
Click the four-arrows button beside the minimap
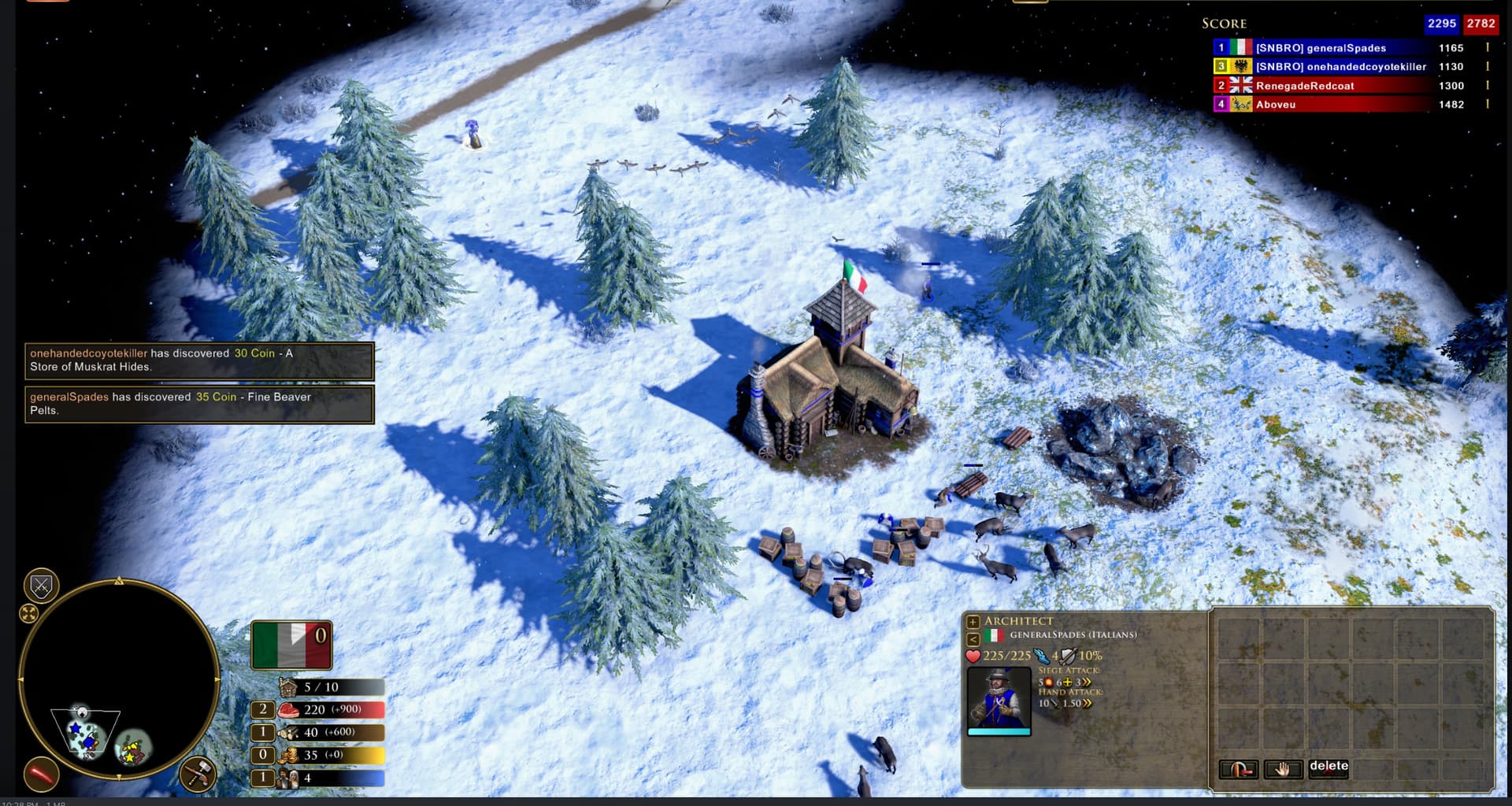(29, 613)
